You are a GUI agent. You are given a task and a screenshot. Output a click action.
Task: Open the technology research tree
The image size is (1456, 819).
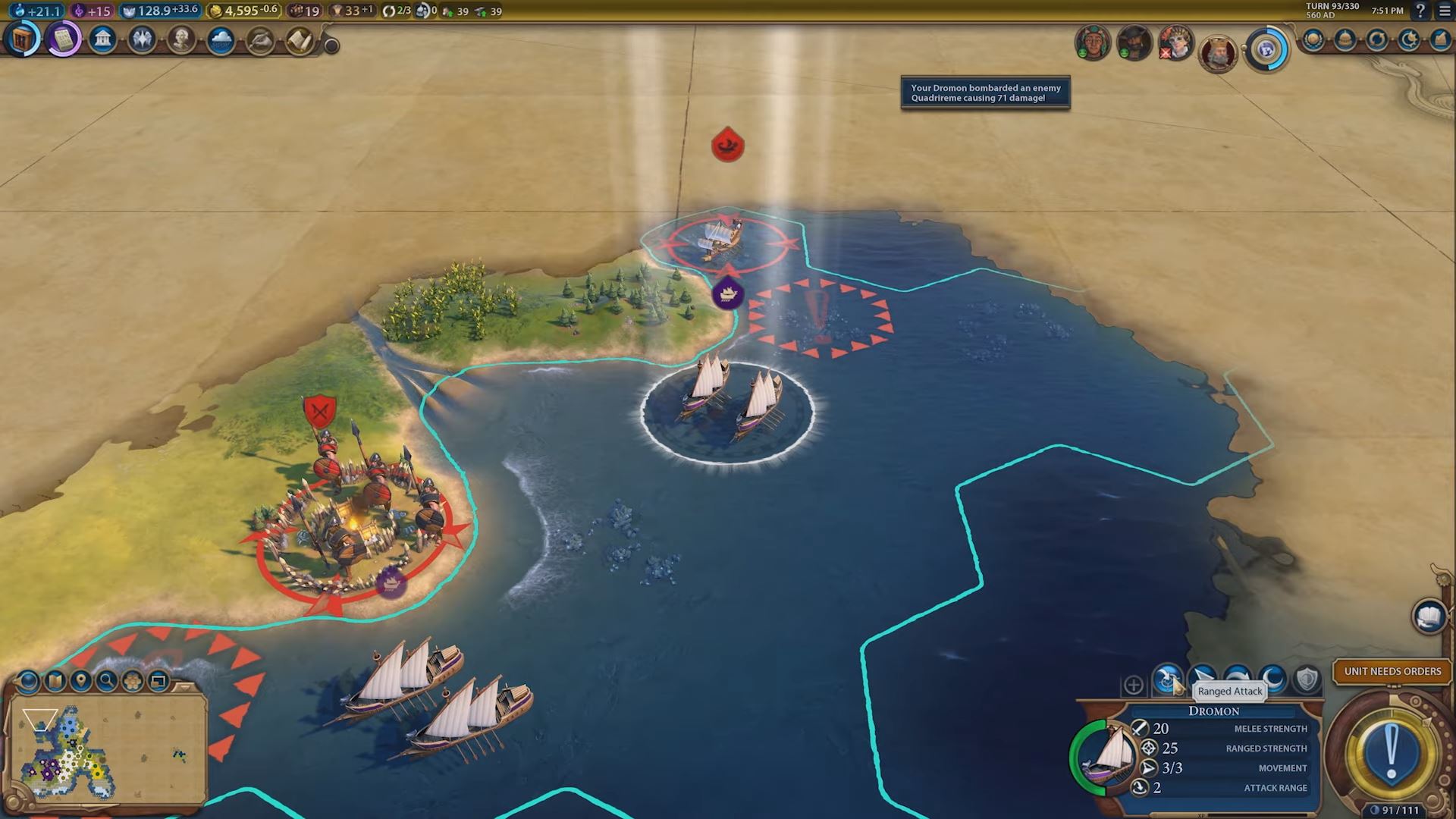[23, 39]
